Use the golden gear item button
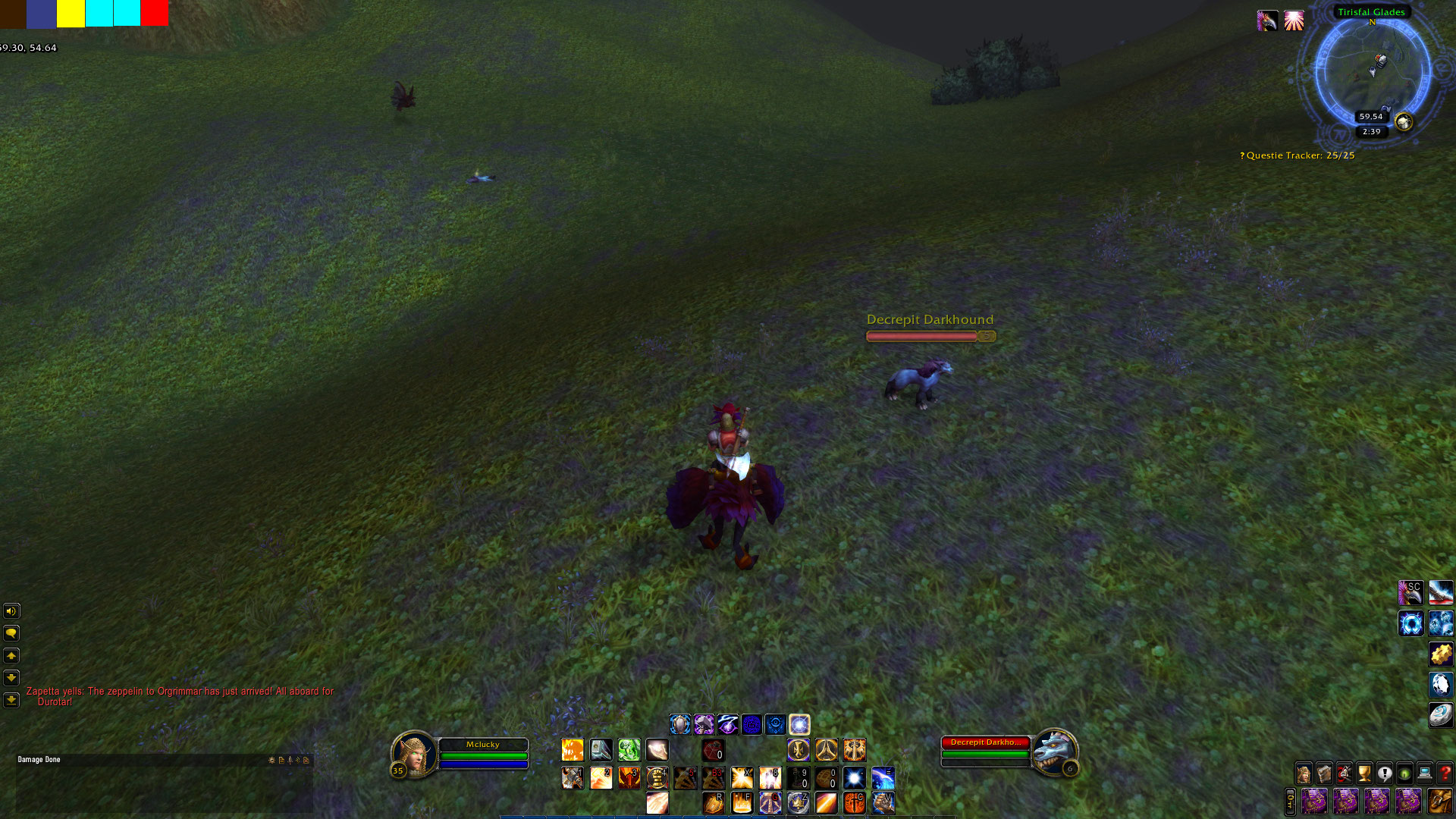This screenshot has width=1456, height=819. 1441,654
